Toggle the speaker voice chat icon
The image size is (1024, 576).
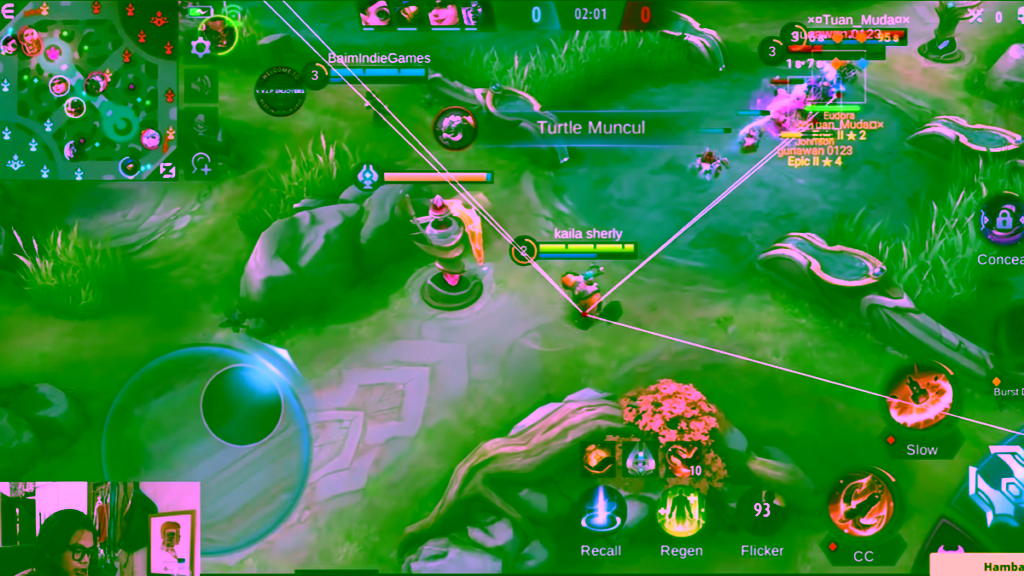point(201,85)
